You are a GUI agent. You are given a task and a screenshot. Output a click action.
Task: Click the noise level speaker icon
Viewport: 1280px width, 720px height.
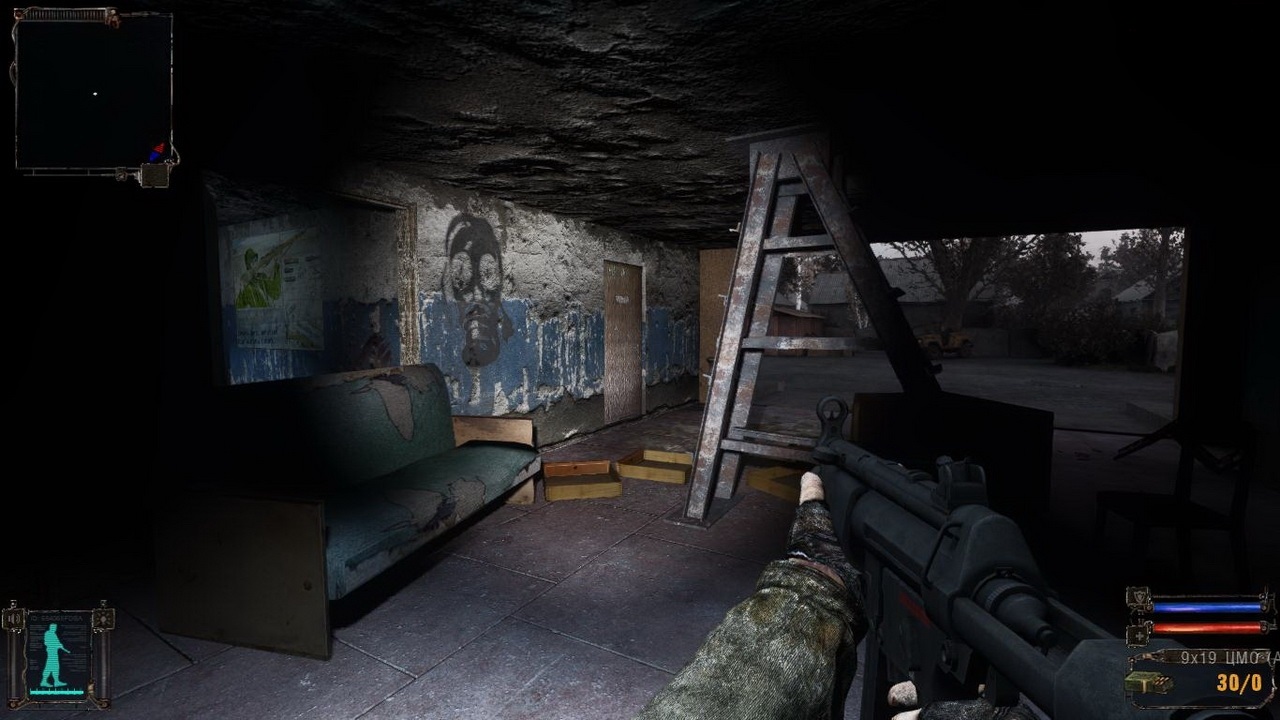14,619
